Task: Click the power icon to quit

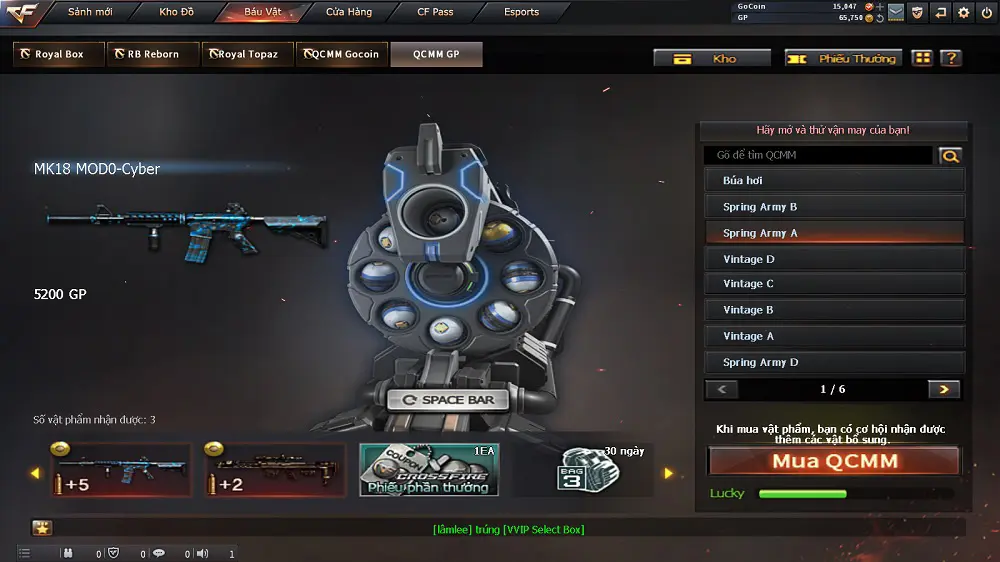Action: (986, 12)
